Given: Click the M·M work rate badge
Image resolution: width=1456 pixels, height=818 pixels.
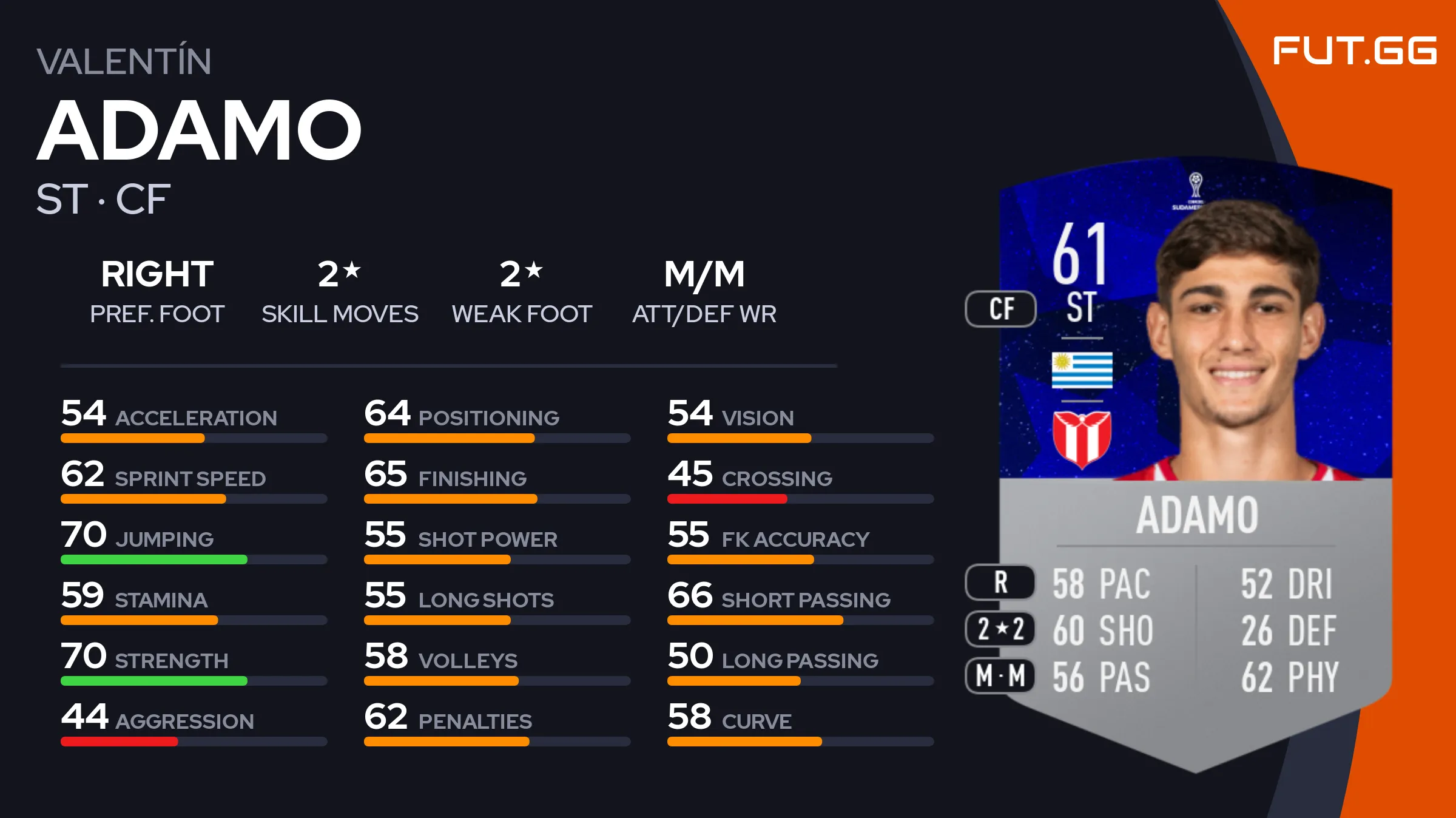Looking at the screenshot, I should click(1000, 675).
